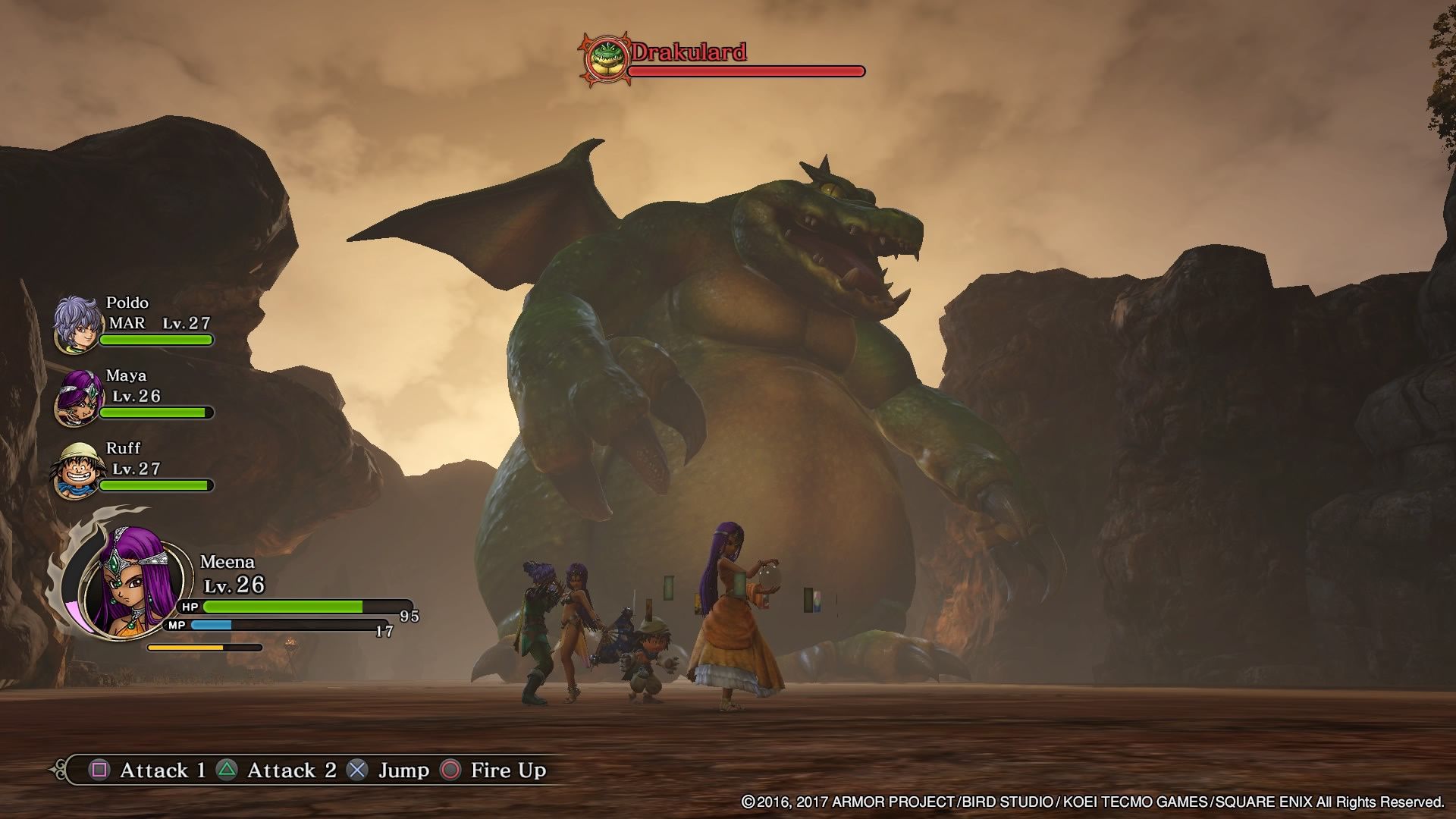Choose Maya's party portrait
The width and height of the screenshot is (1456, 819).
pyautogui.click(x=76, y=397)
